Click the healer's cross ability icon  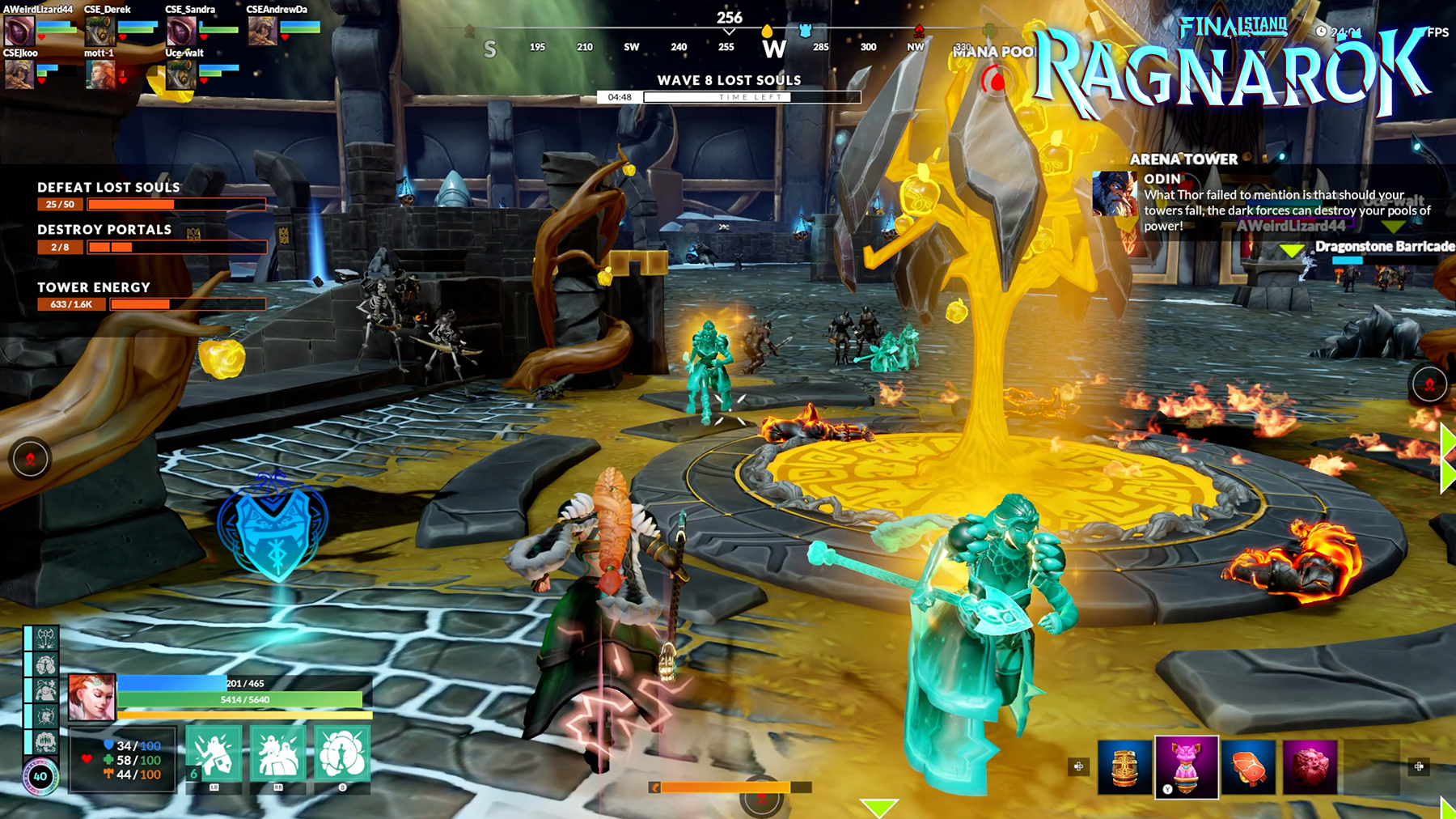(44, 690)
